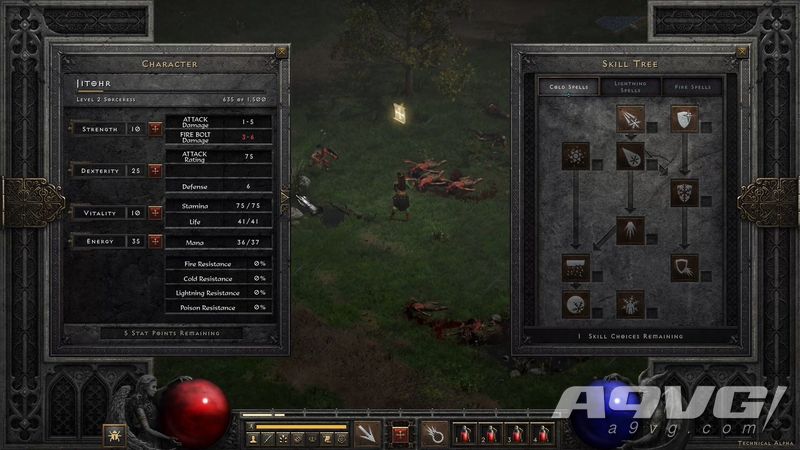This screenshot has width=800, height=450.
Task: Spend a stat point on Vitality
Action: [155, 212]
